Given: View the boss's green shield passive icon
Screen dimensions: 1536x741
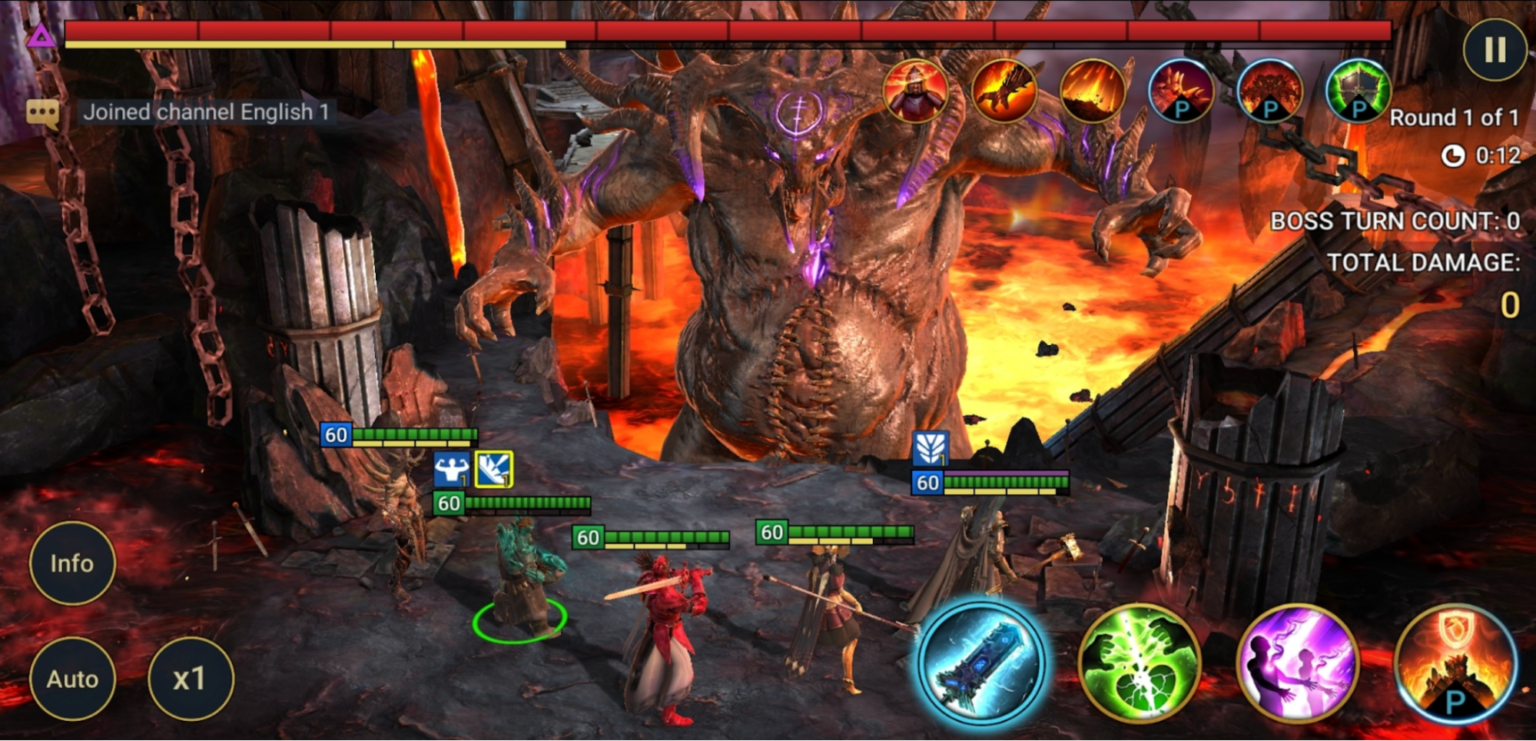Looking at the screenshot, I should 1357,92.
